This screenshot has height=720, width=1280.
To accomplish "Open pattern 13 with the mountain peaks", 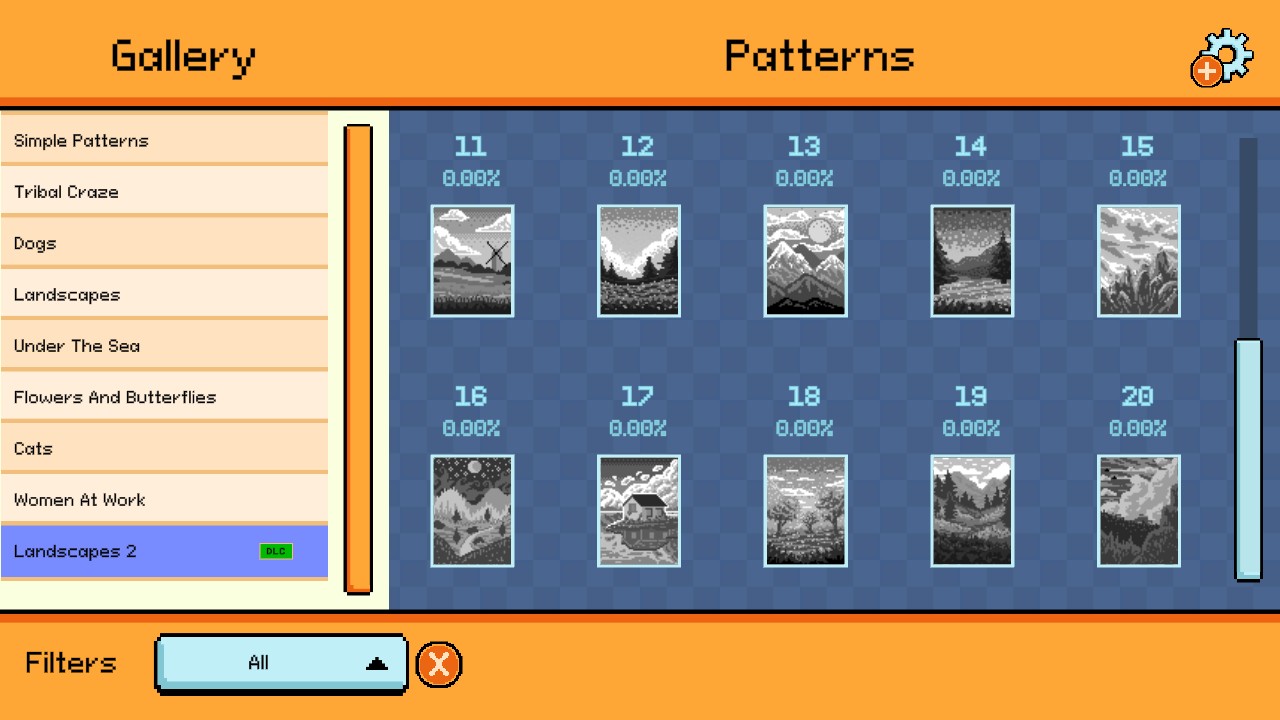I will pos(805,261).
